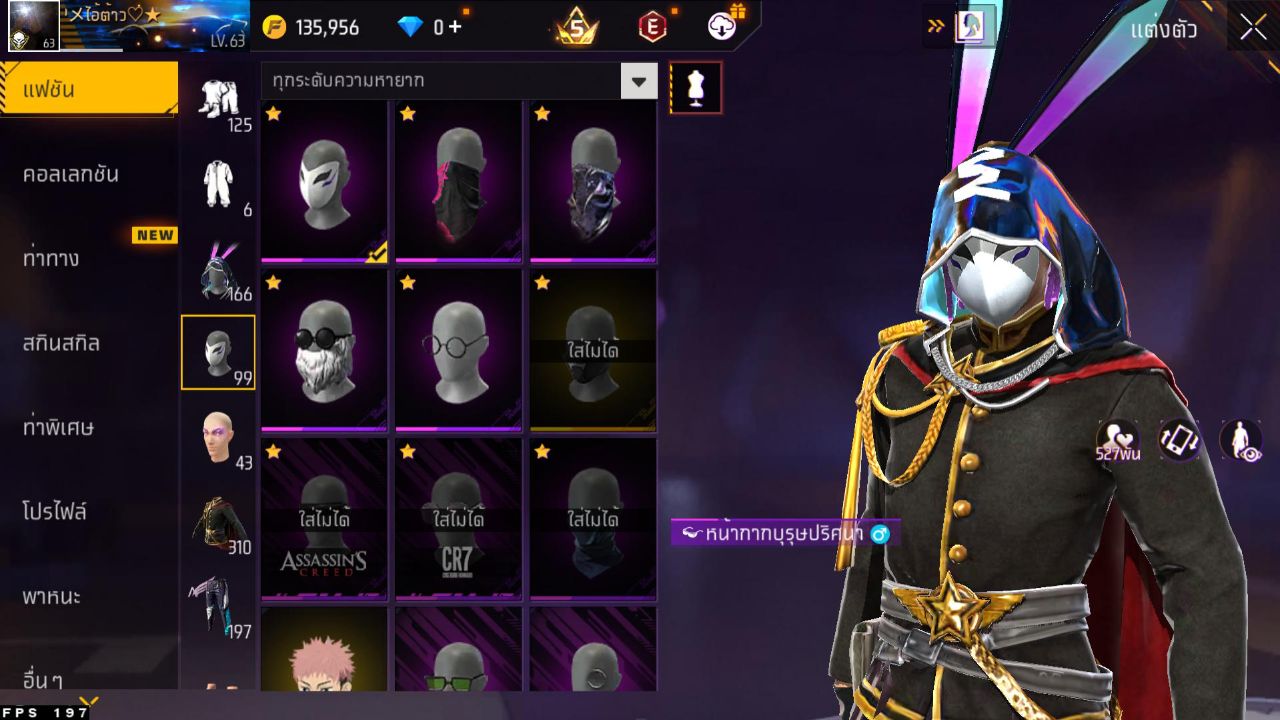Screen dimensions: 1280x720
Task: Open the rarity filter dropdown
Action: [x=639, y=80]
